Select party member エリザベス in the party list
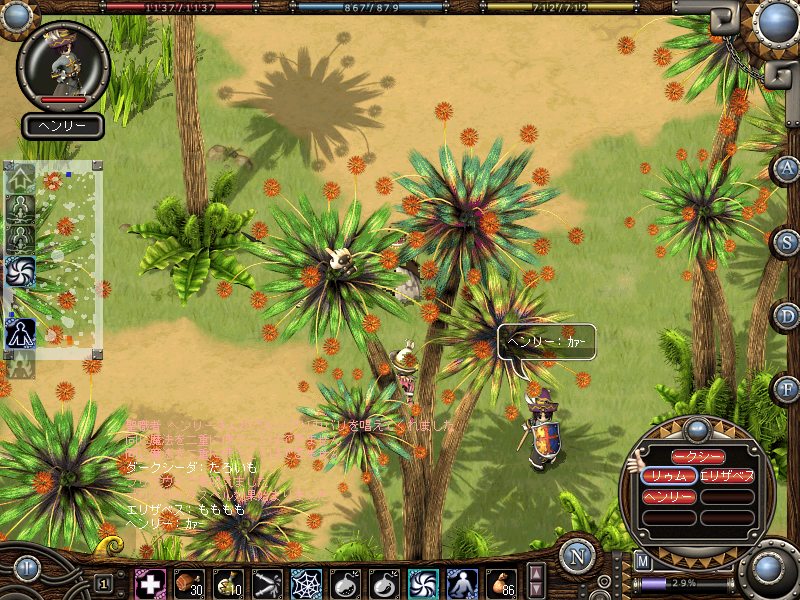Viewport: 800px width, 600px height. [x=727, y=476]
